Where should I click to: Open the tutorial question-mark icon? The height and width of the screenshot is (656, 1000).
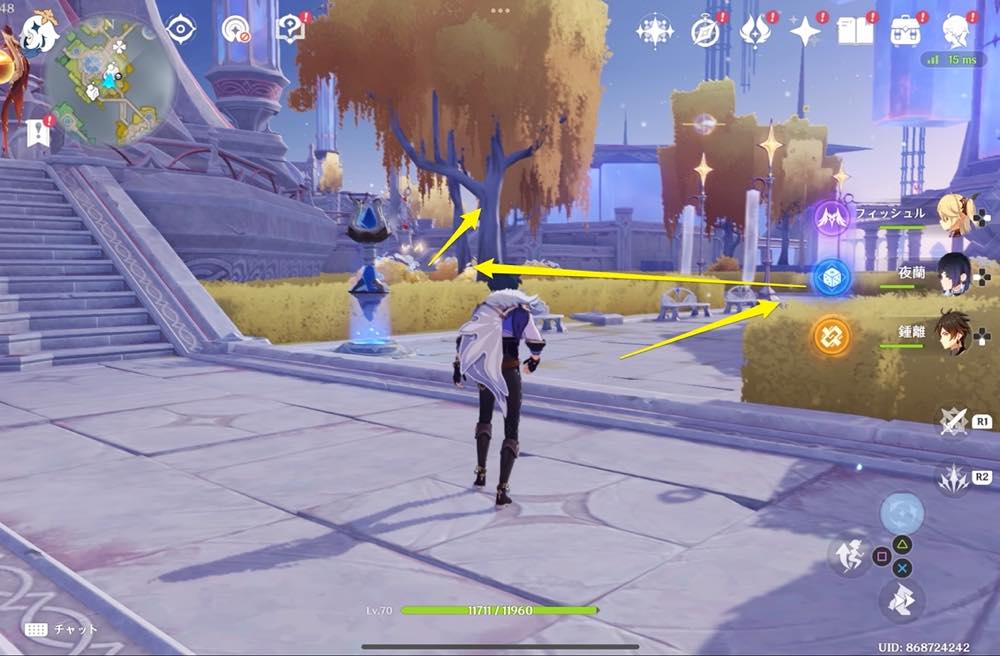tap(290, 30)
